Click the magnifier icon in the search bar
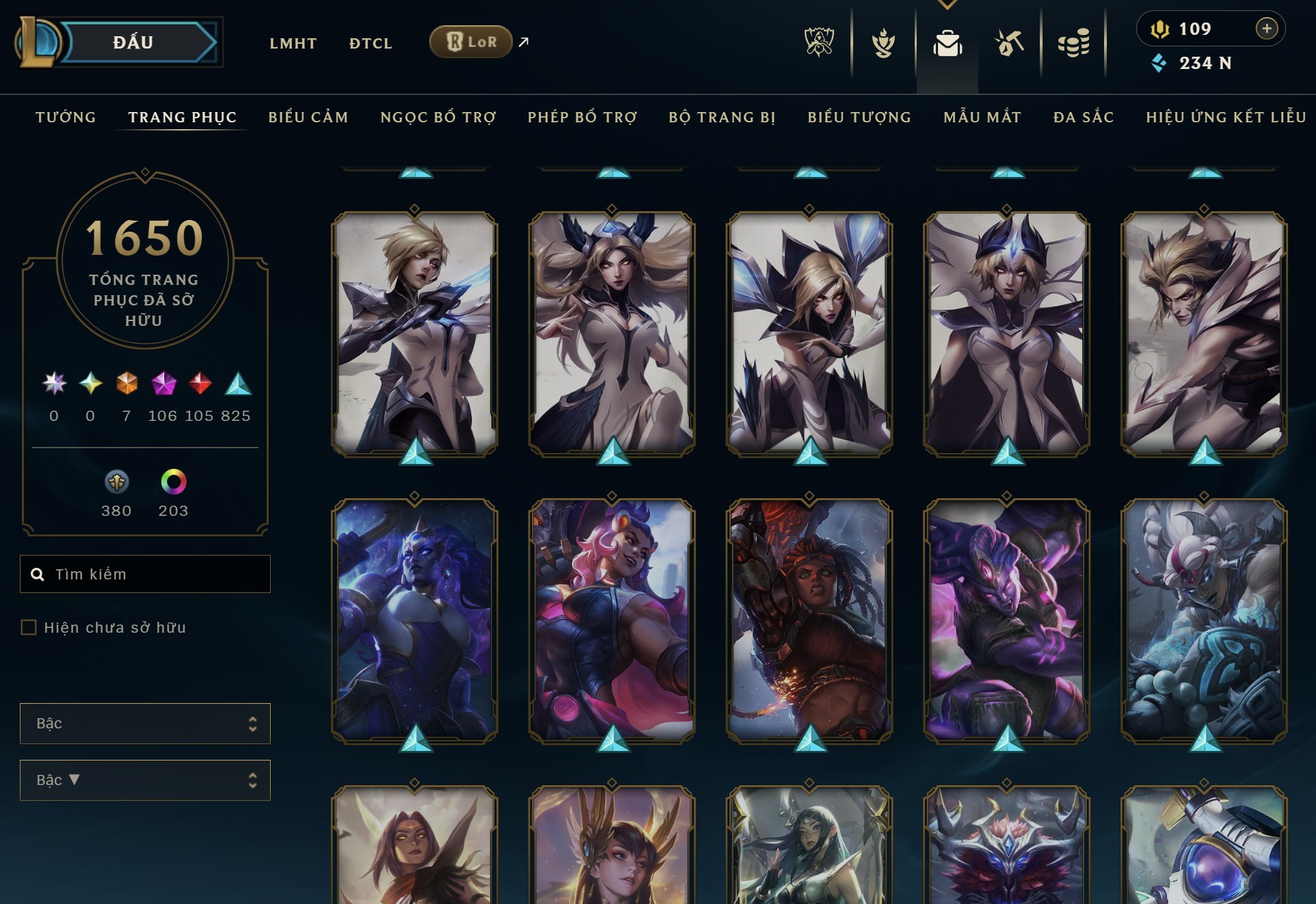 coord(38,574)
